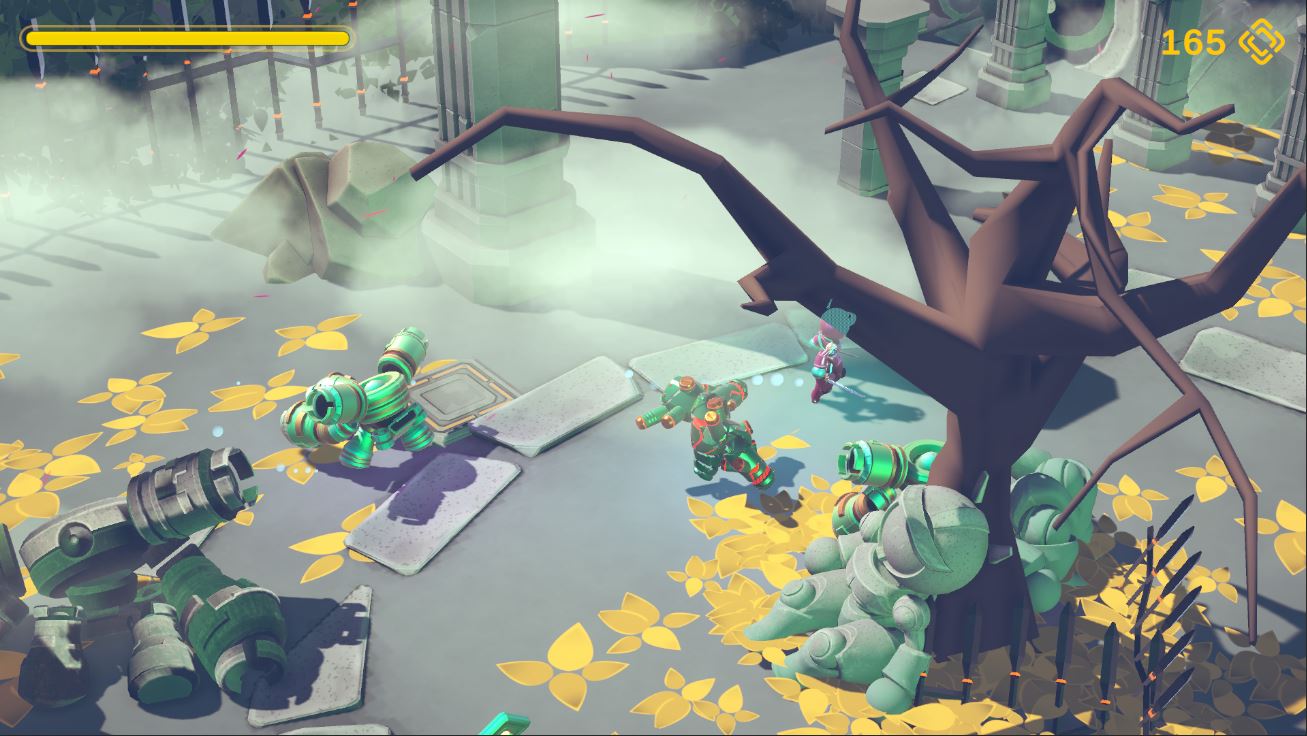Click the green collectible at bottom edge
This screenshot has width=1307, height=736.
click(505, 720)
